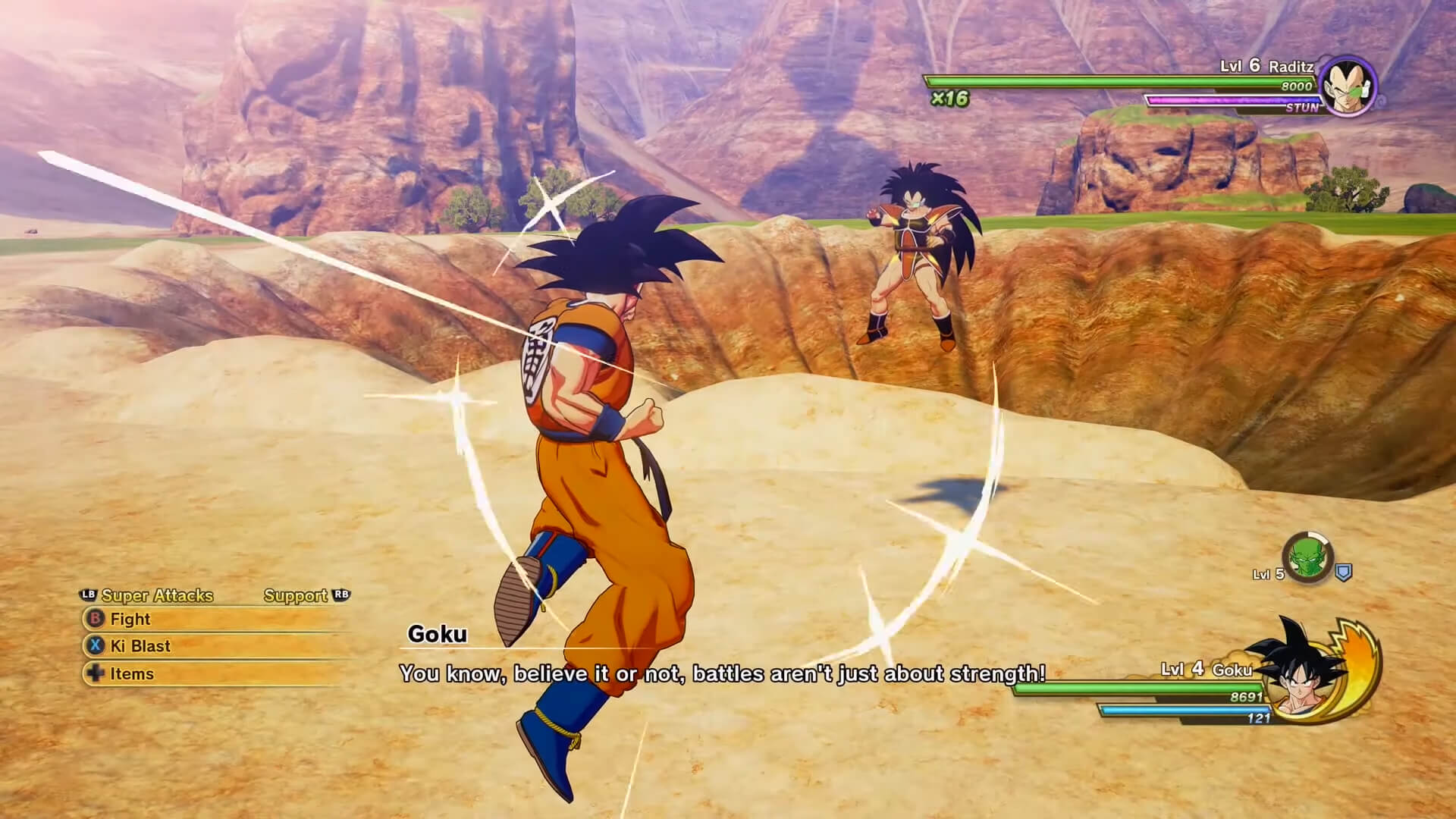Click the RB button icon for Support
Image resolution: width=1456 pixels, height=819 pixels.
(x=340, y=596)
